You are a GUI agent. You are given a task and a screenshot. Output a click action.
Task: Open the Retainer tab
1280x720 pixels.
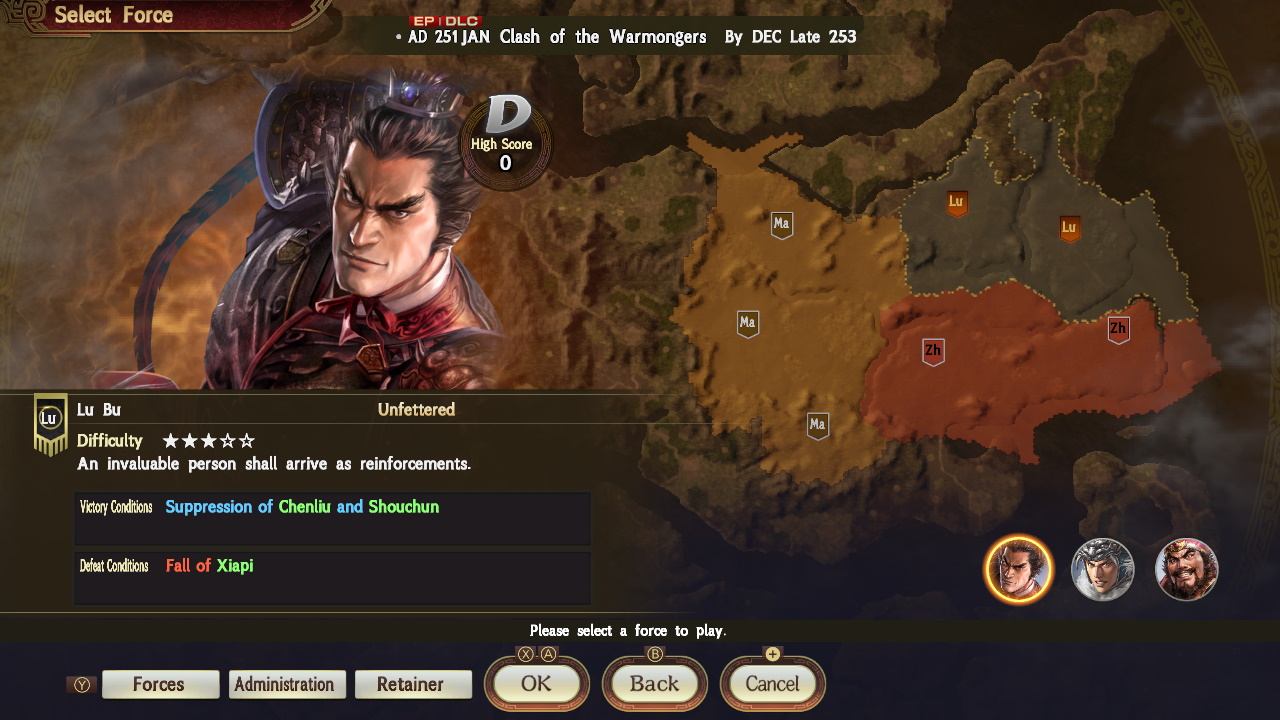pos(413,684)
